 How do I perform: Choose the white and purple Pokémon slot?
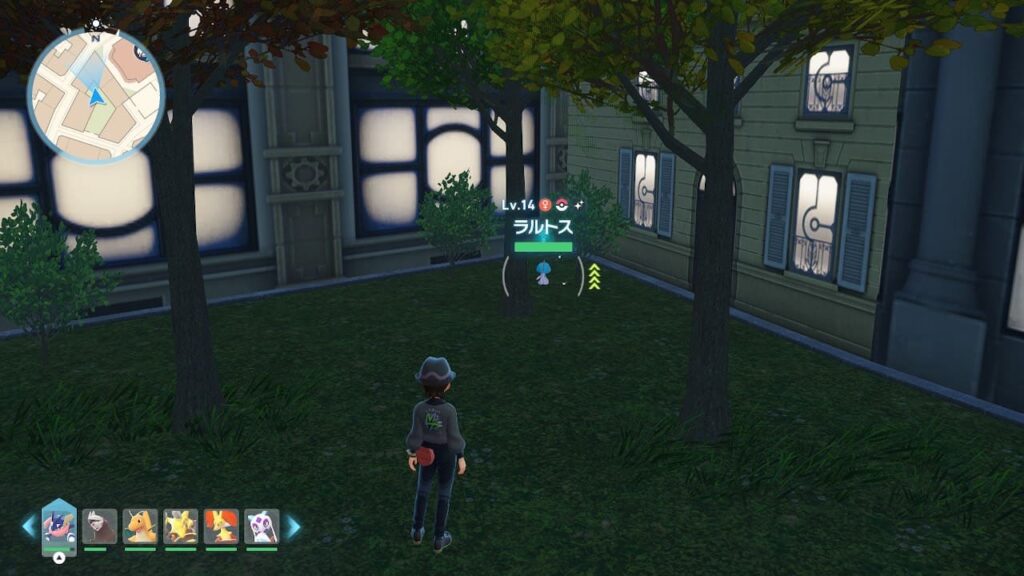[x=261, y=526]
